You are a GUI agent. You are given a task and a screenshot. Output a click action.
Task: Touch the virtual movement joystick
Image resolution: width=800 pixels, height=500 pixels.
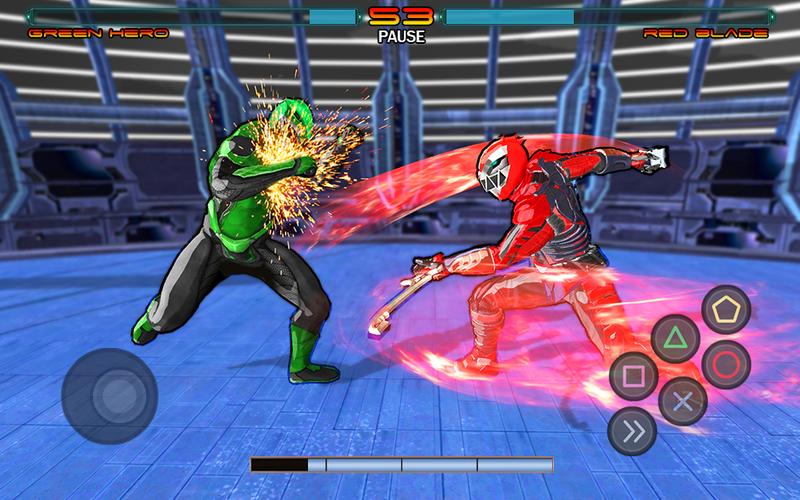[109, 396]
